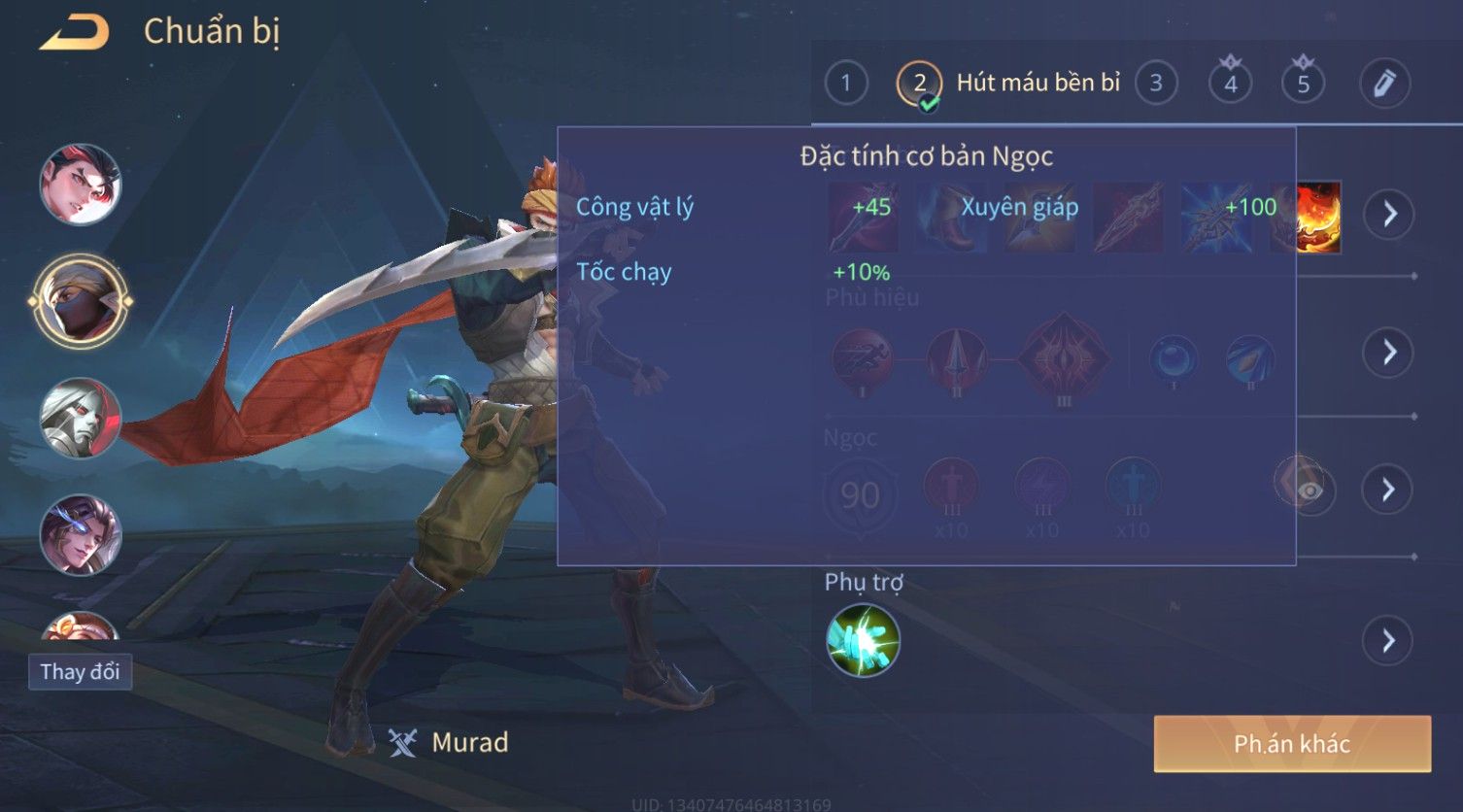Open the Phù hiệu badge settings arrow
Image resolution: width=1463 pixels, height=812 pixels.
(1389, 352)
